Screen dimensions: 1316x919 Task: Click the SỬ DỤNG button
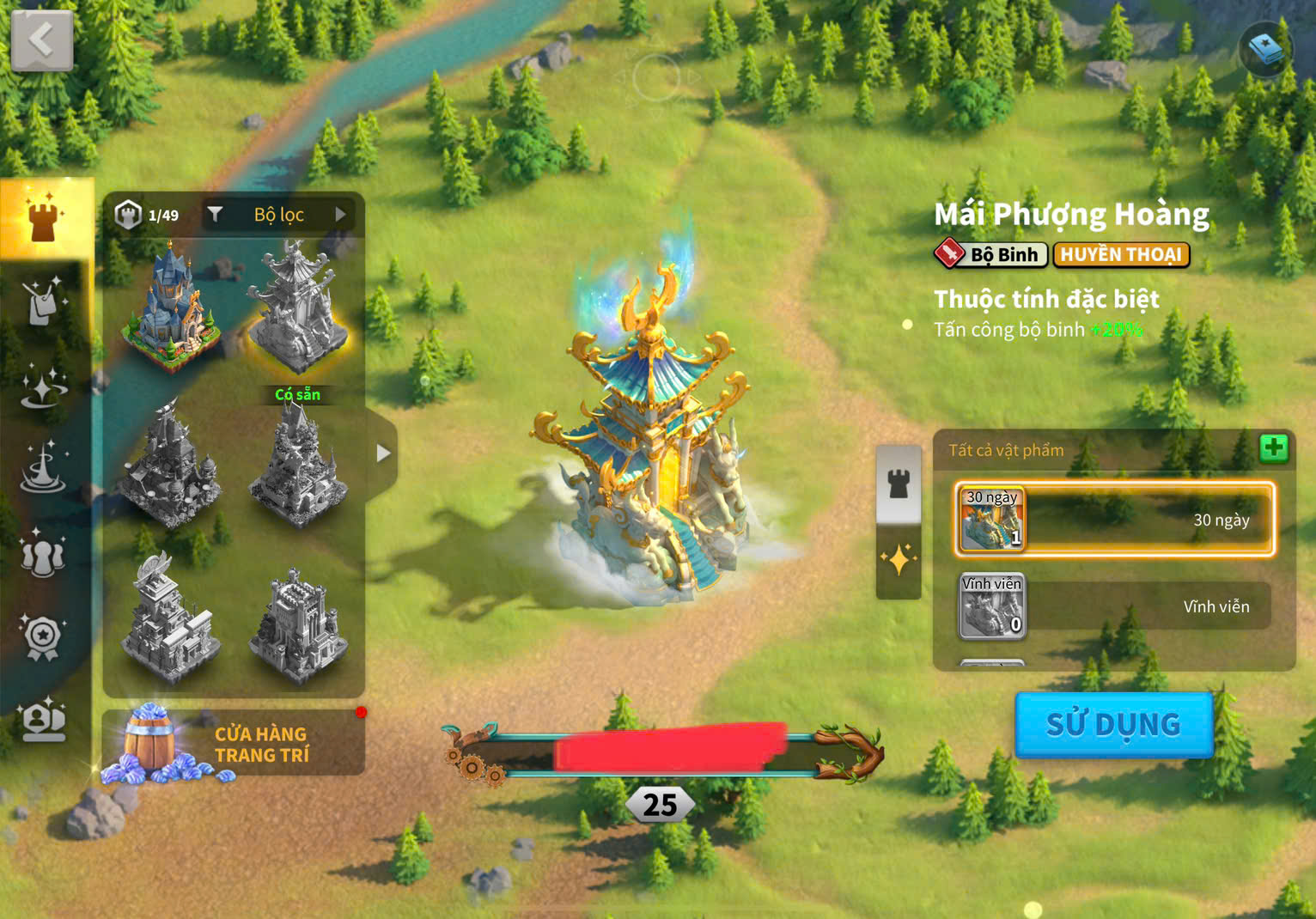click(x=1113, y=725)
